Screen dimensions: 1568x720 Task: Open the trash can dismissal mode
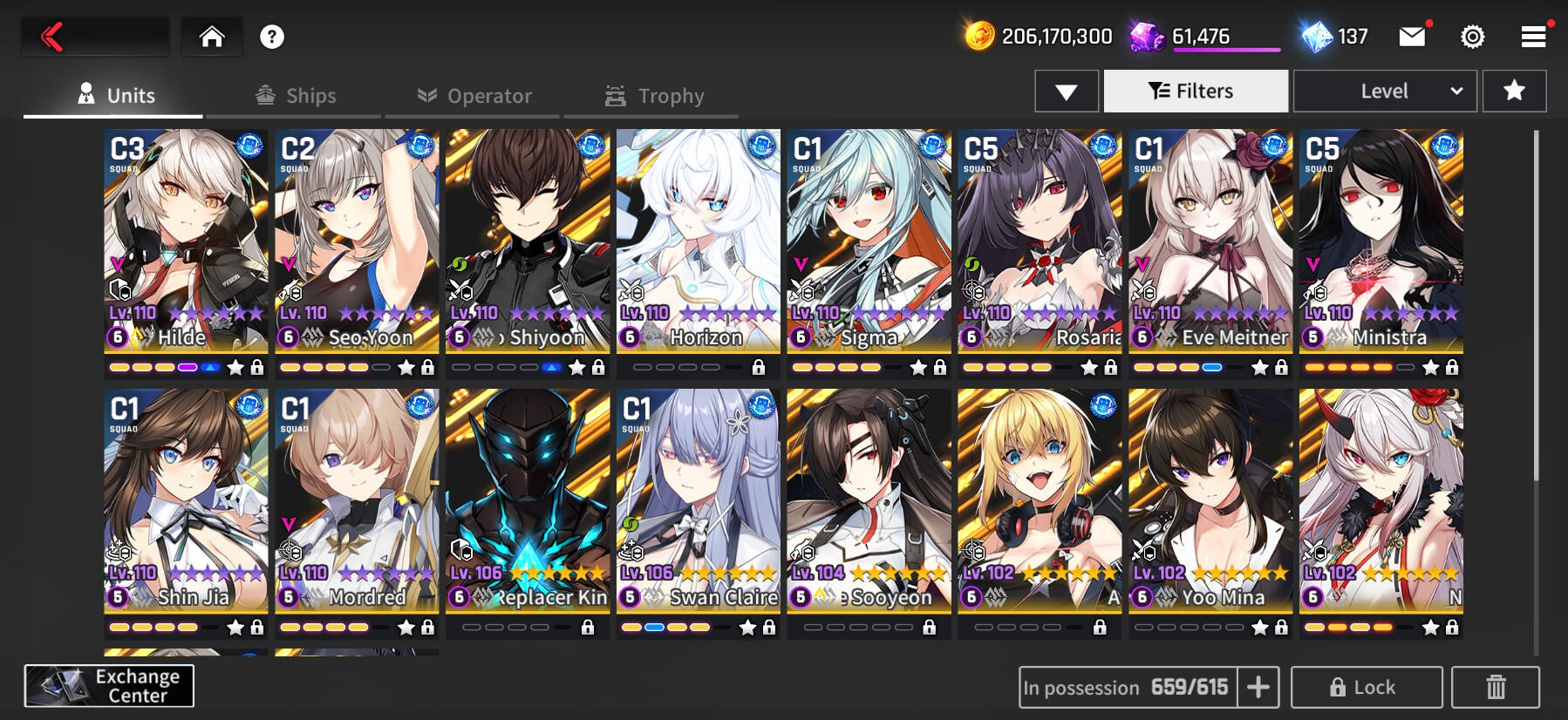click(x=1495, y=688)
